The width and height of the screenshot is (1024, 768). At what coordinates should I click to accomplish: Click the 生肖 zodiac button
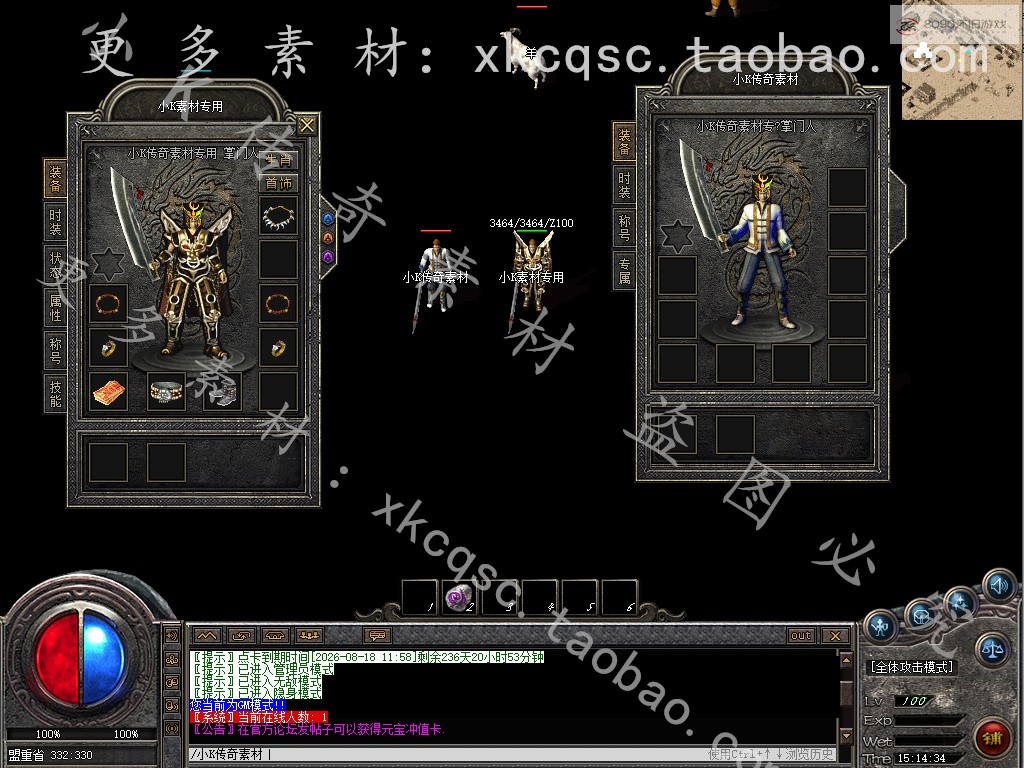click(279, 161)
